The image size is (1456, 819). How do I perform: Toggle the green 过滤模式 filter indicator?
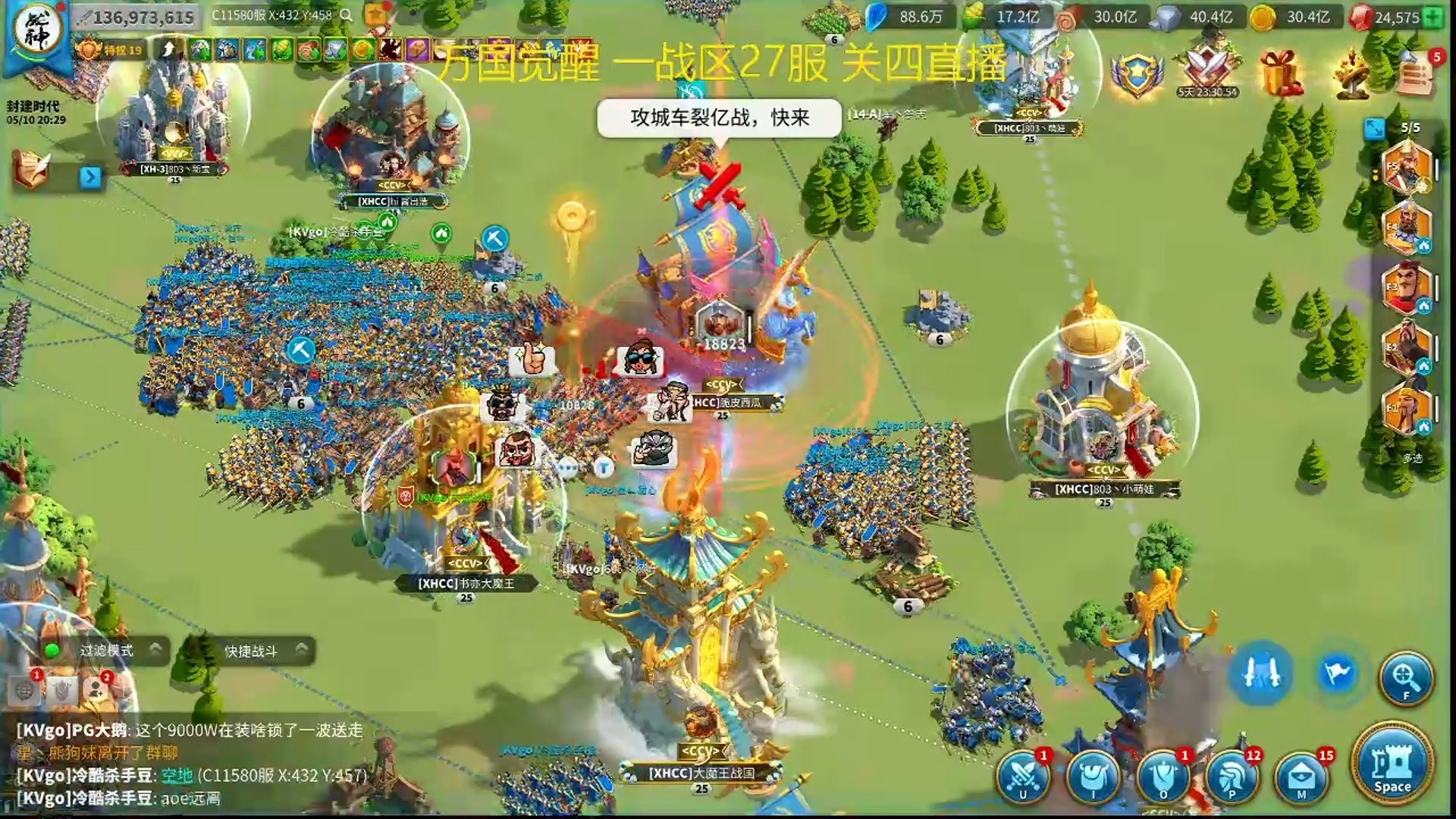52,648
